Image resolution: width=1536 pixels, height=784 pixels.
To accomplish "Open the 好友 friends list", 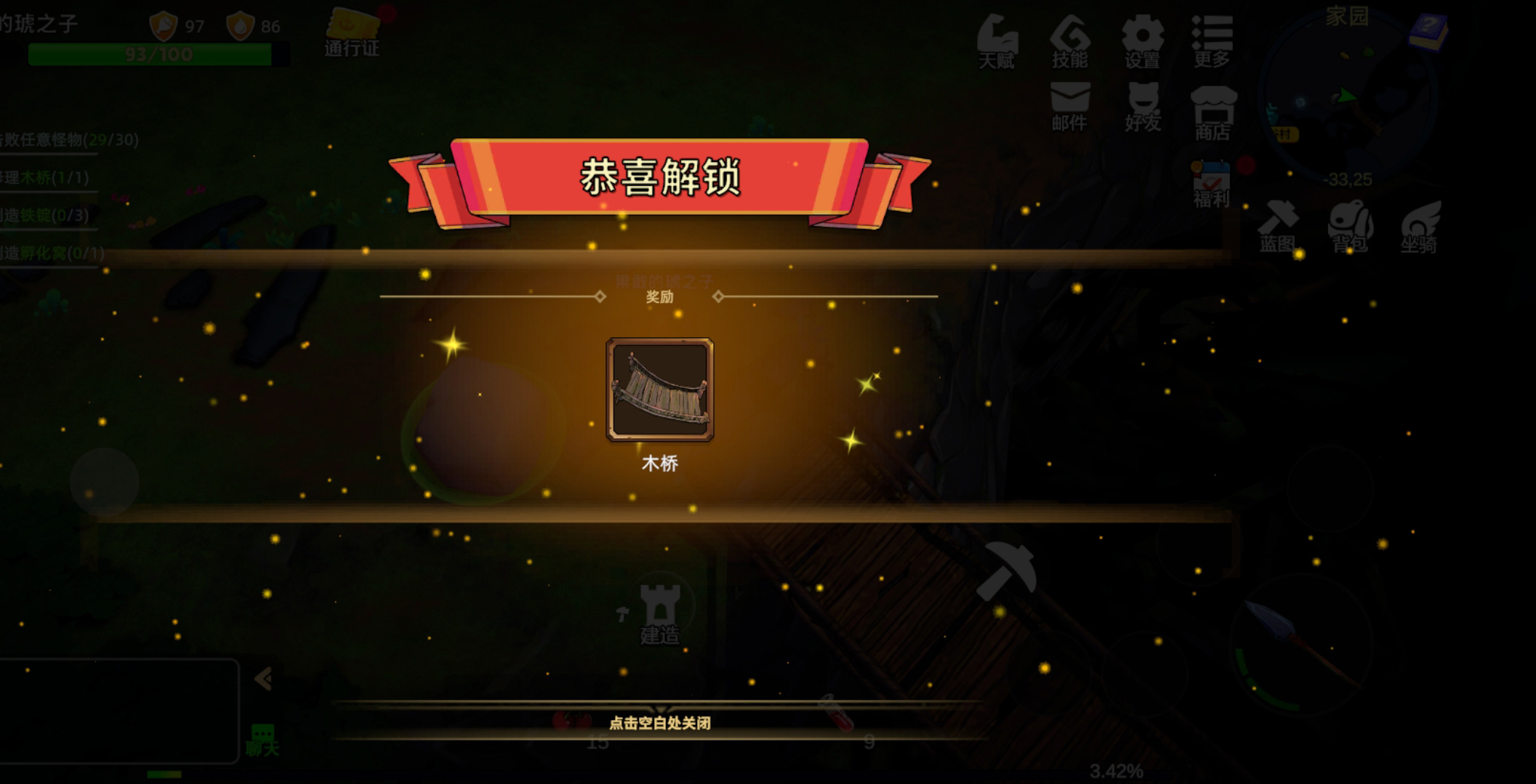I will point(1142,106).
